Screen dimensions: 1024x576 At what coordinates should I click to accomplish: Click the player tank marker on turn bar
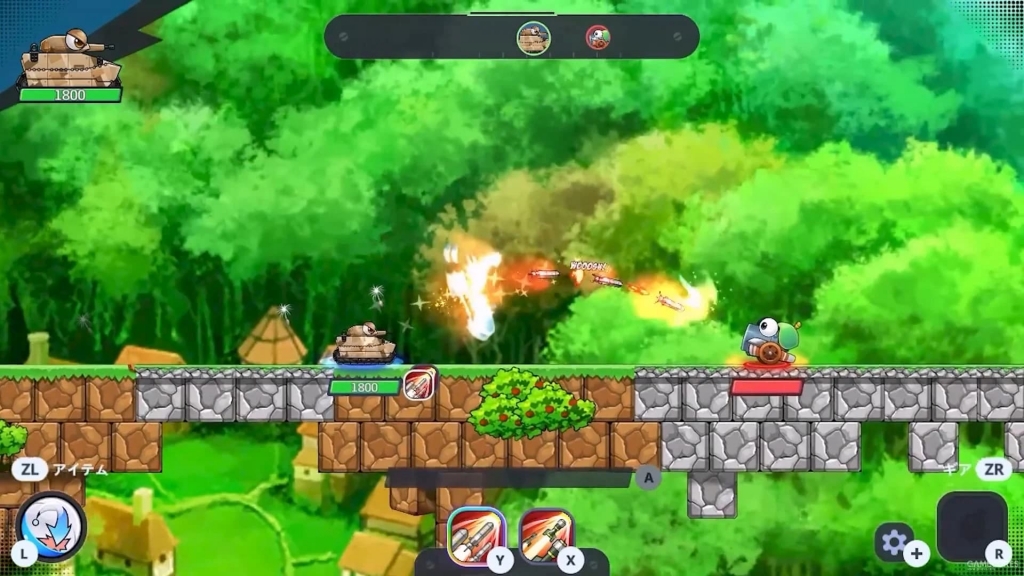533,38
